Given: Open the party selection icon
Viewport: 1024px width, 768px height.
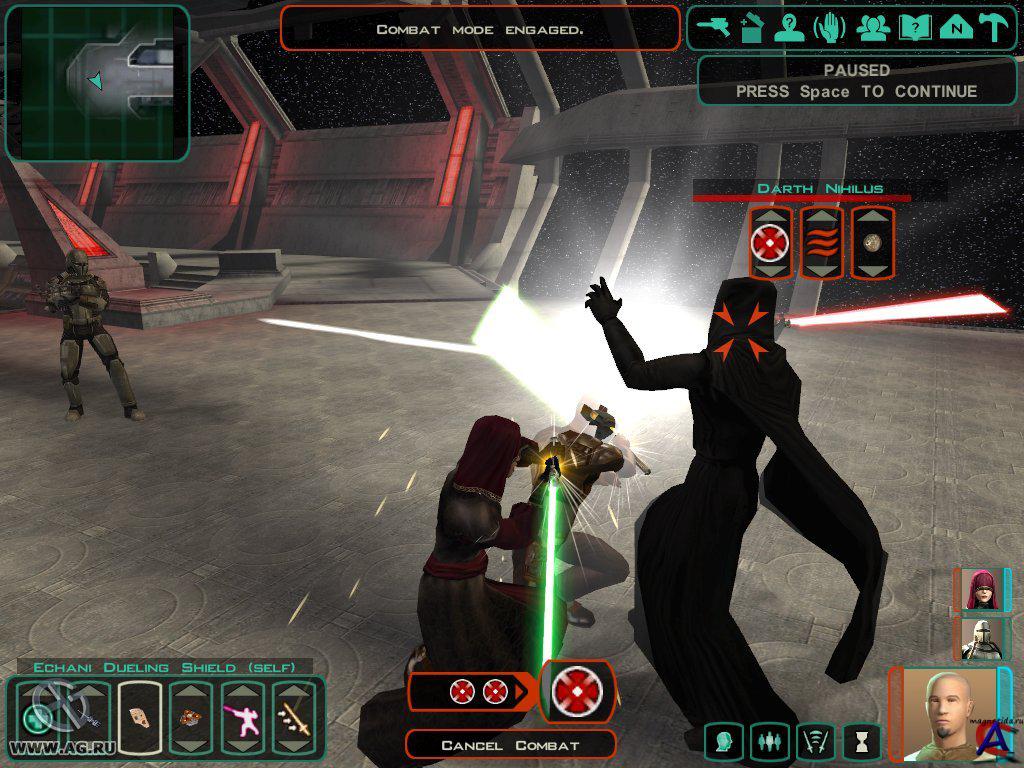Looking at the screenshot, I should [873, 28].
